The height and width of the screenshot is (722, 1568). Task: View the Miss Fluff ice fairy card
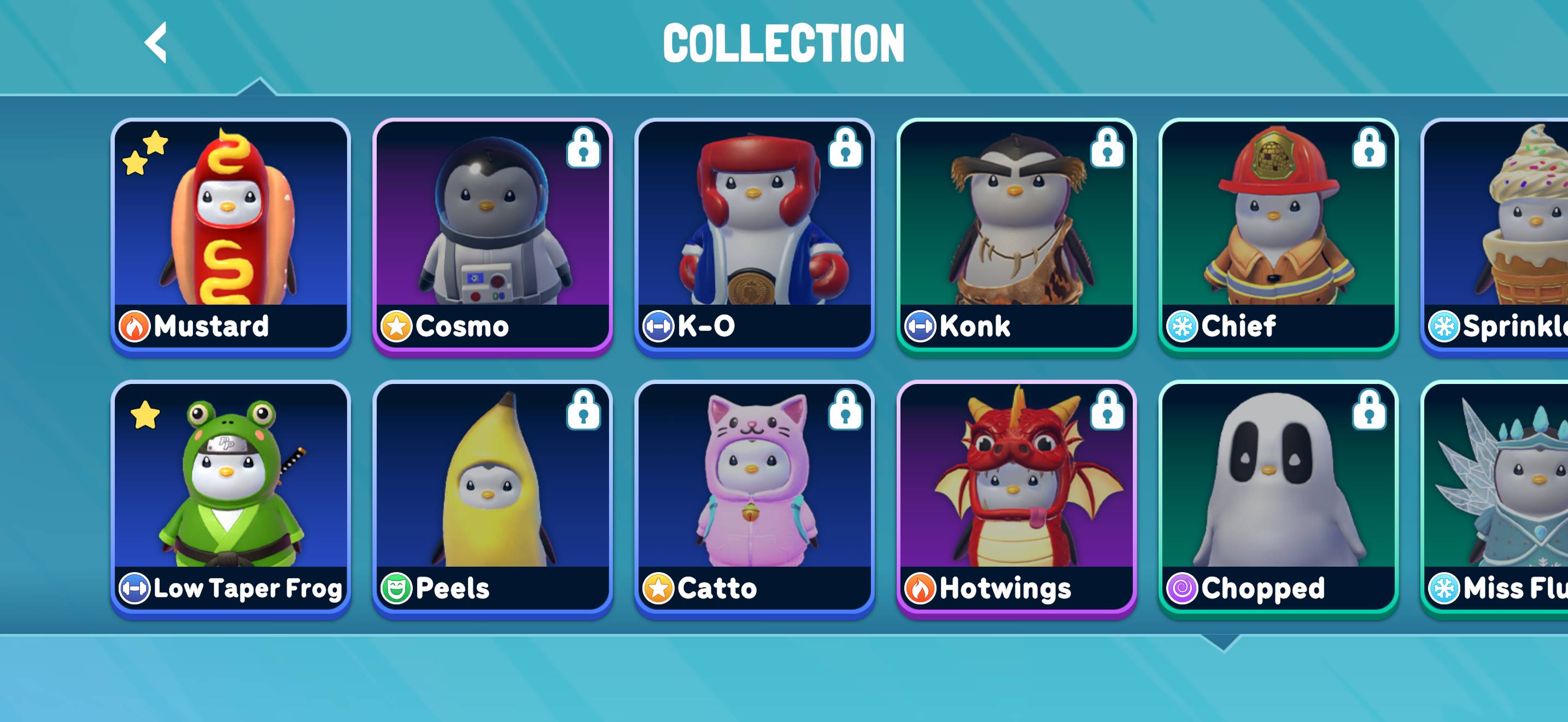pos(1497,496)
